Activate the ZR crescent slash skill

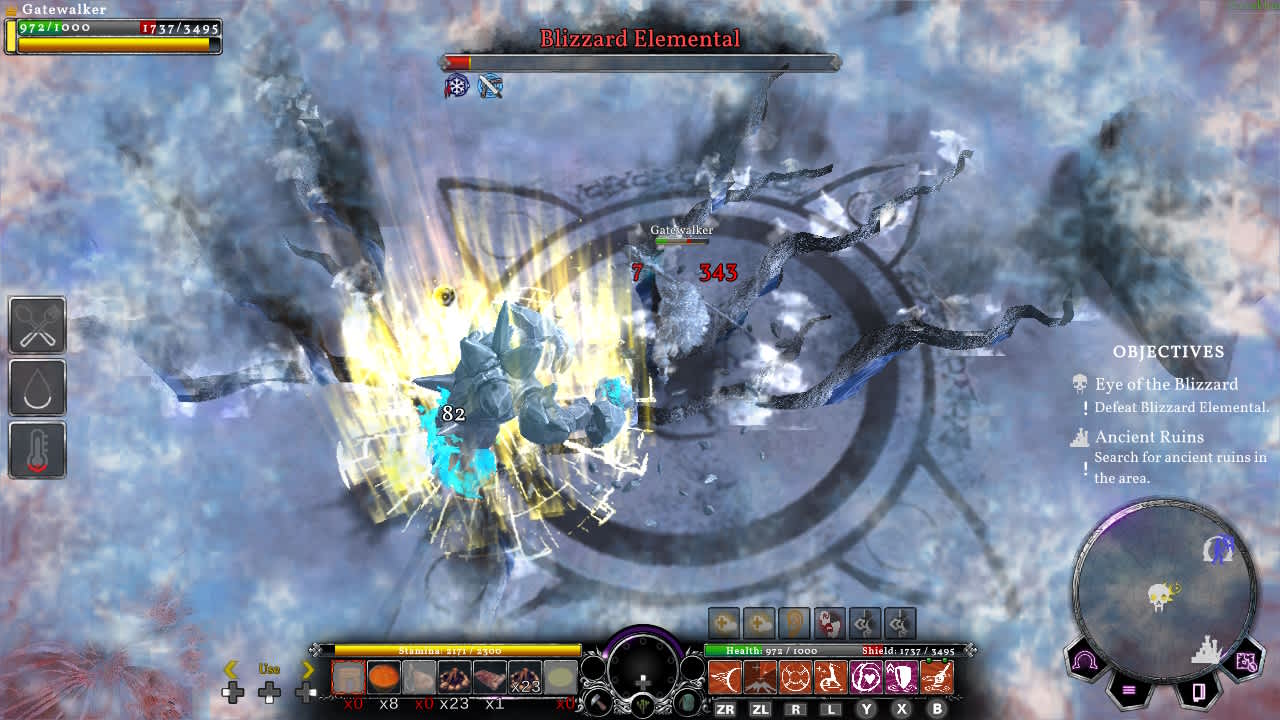pos(725,675)
